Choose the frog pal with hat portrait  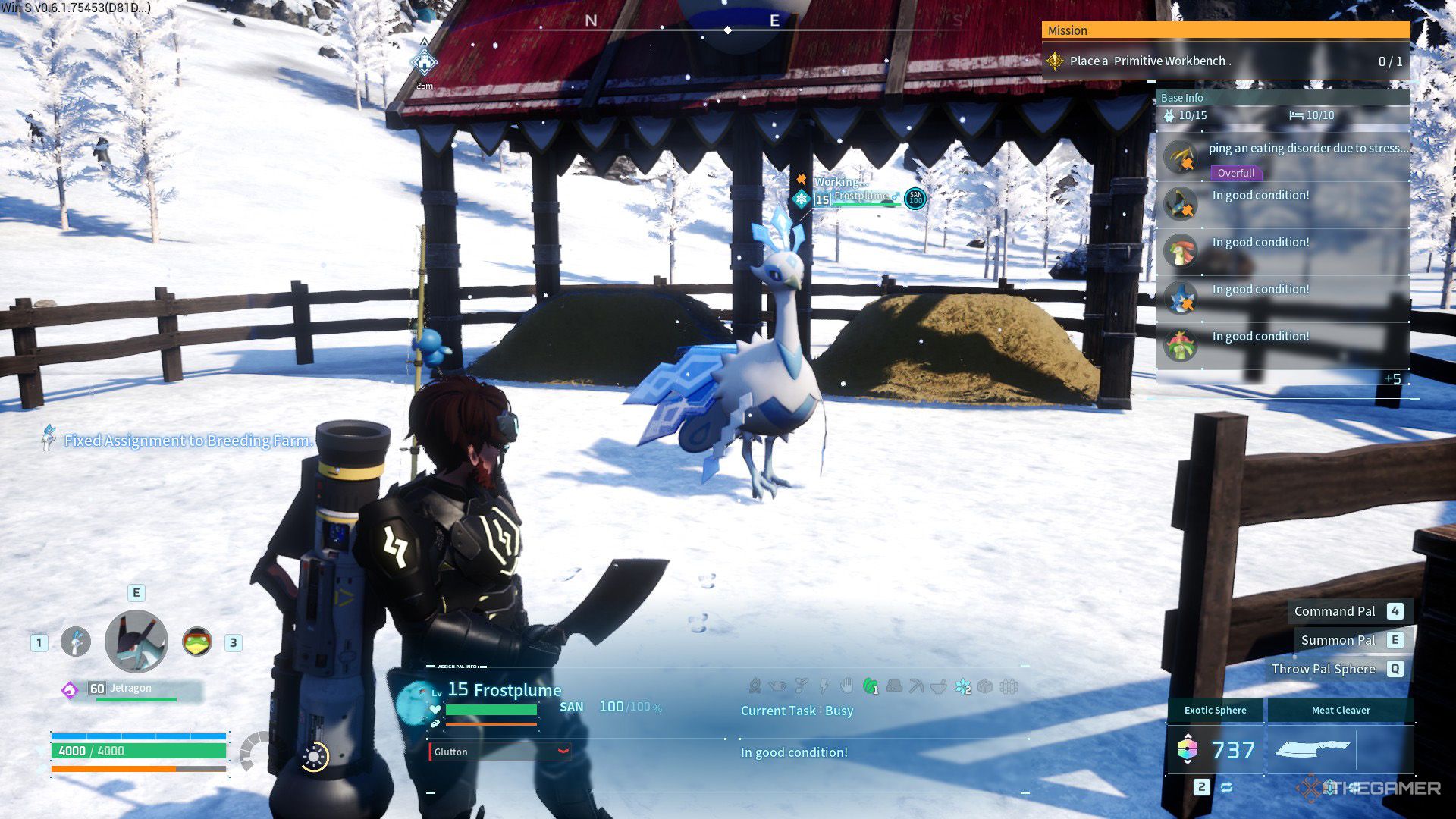pyautogui.click(x=197, y=642)
